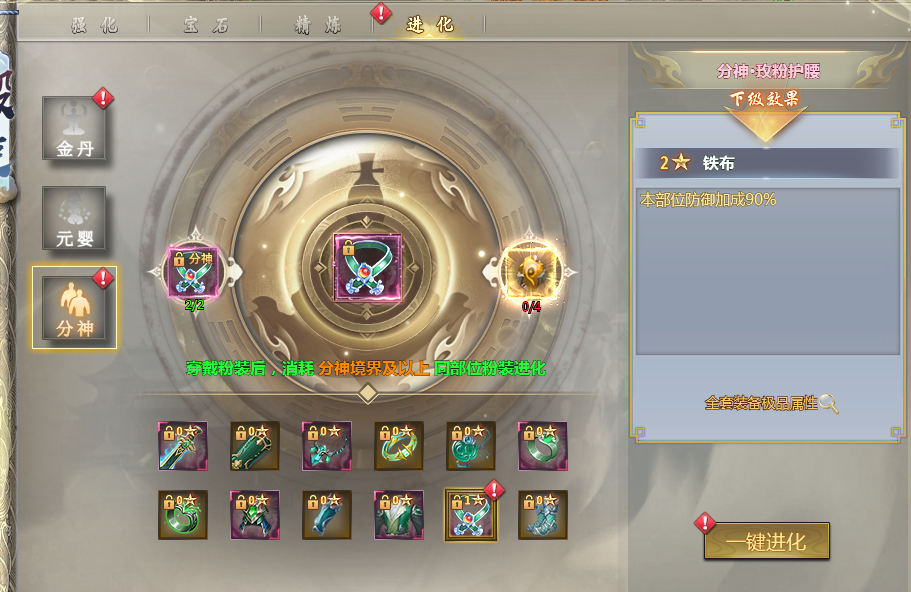Viewport: 911px width, 592px height.
Task: Select the 元婴 realm category
Action: 74,217
